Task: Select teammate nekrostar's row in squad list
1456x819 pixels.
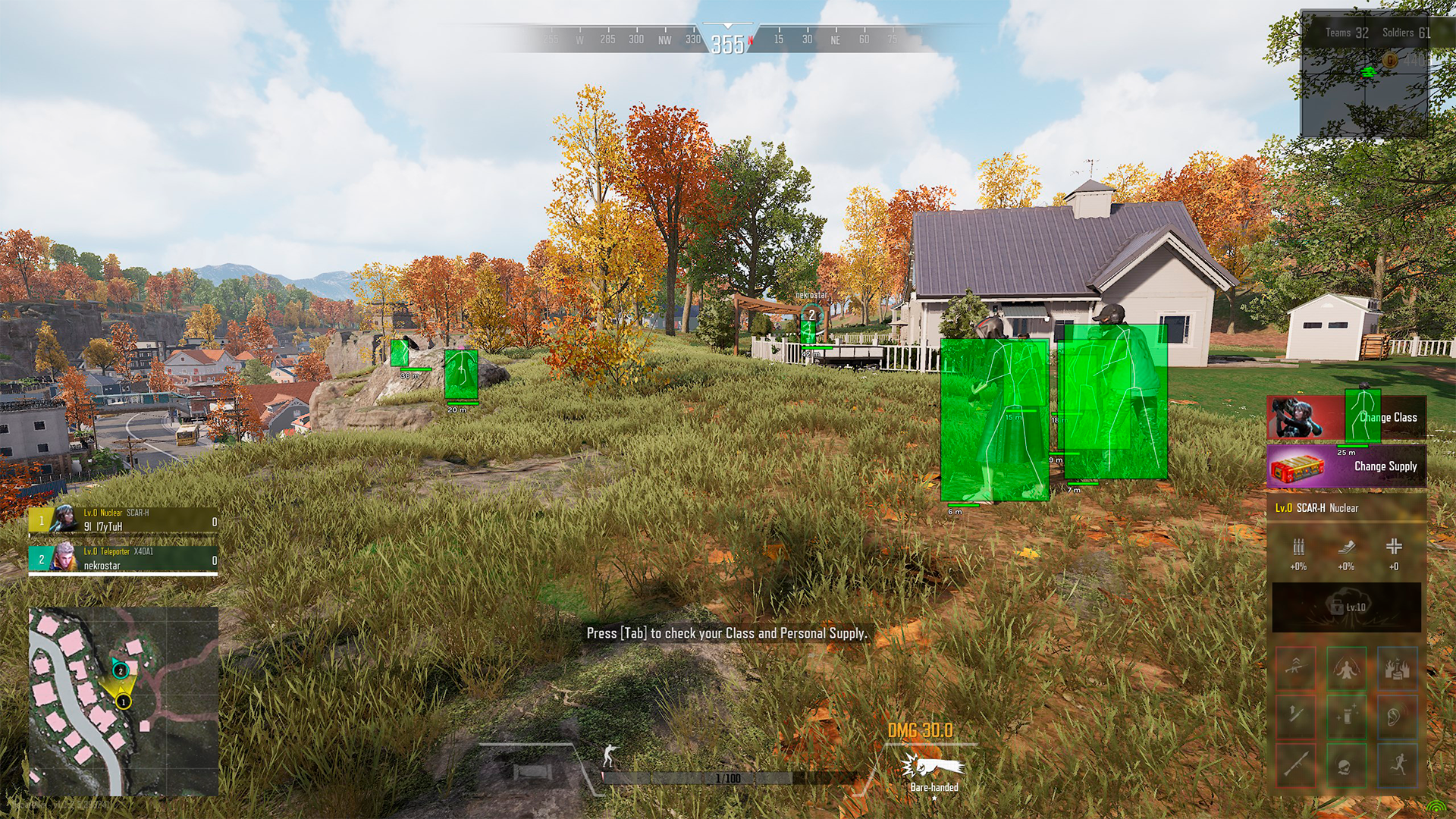Action: (124, 559)
